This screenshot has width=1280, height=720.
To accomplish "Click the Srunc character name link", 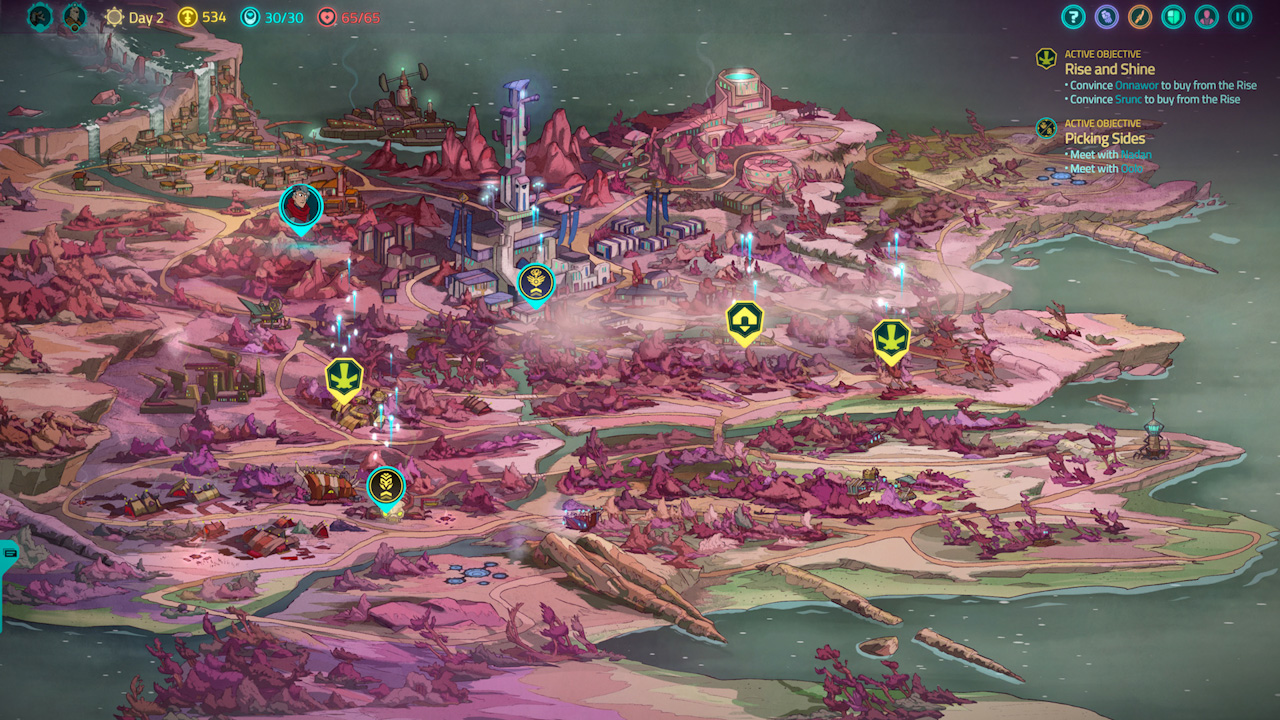I will coord(1129,98).
